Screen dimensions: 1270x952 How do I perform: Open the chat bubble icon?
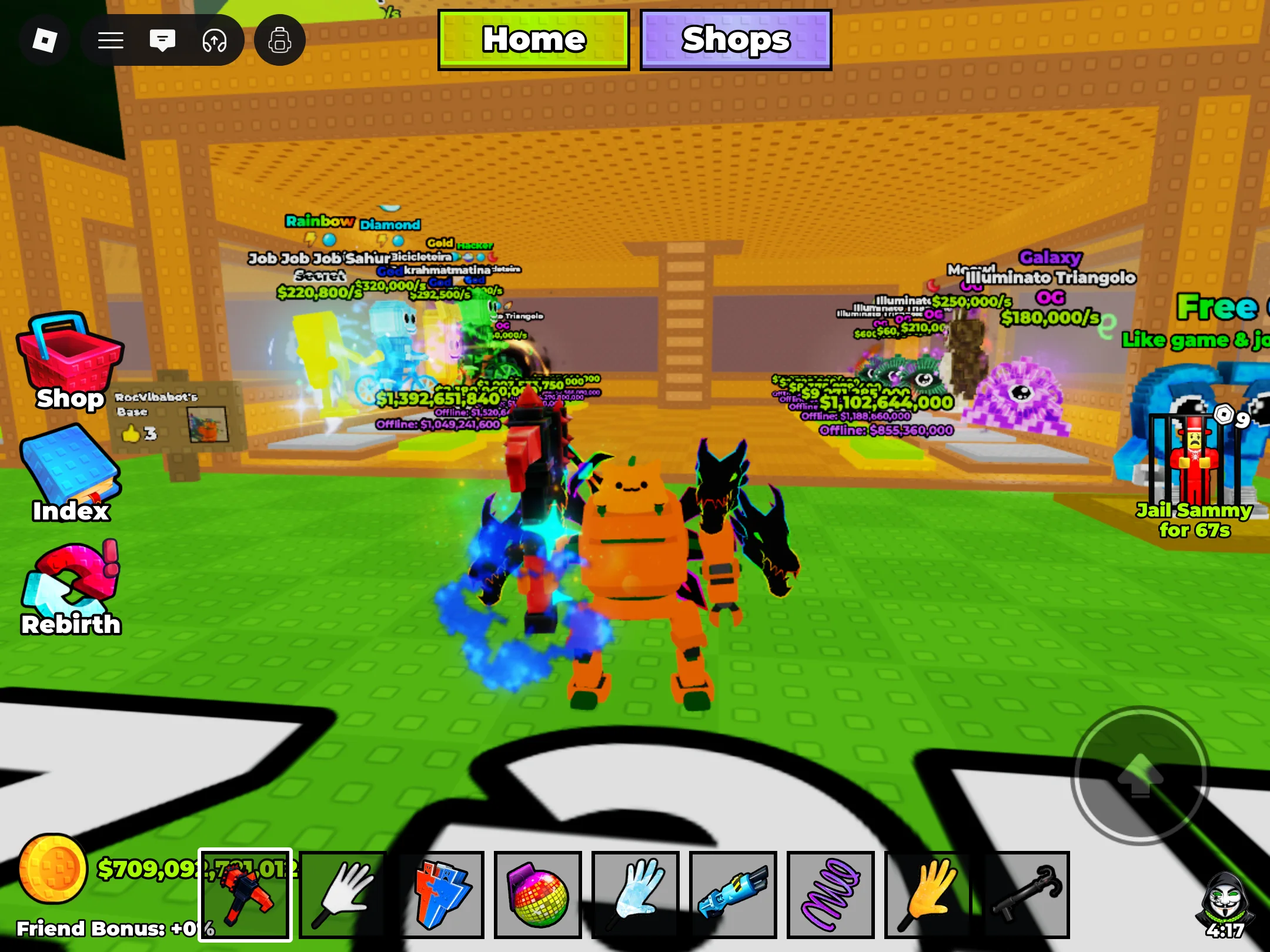tap(163, 40)
